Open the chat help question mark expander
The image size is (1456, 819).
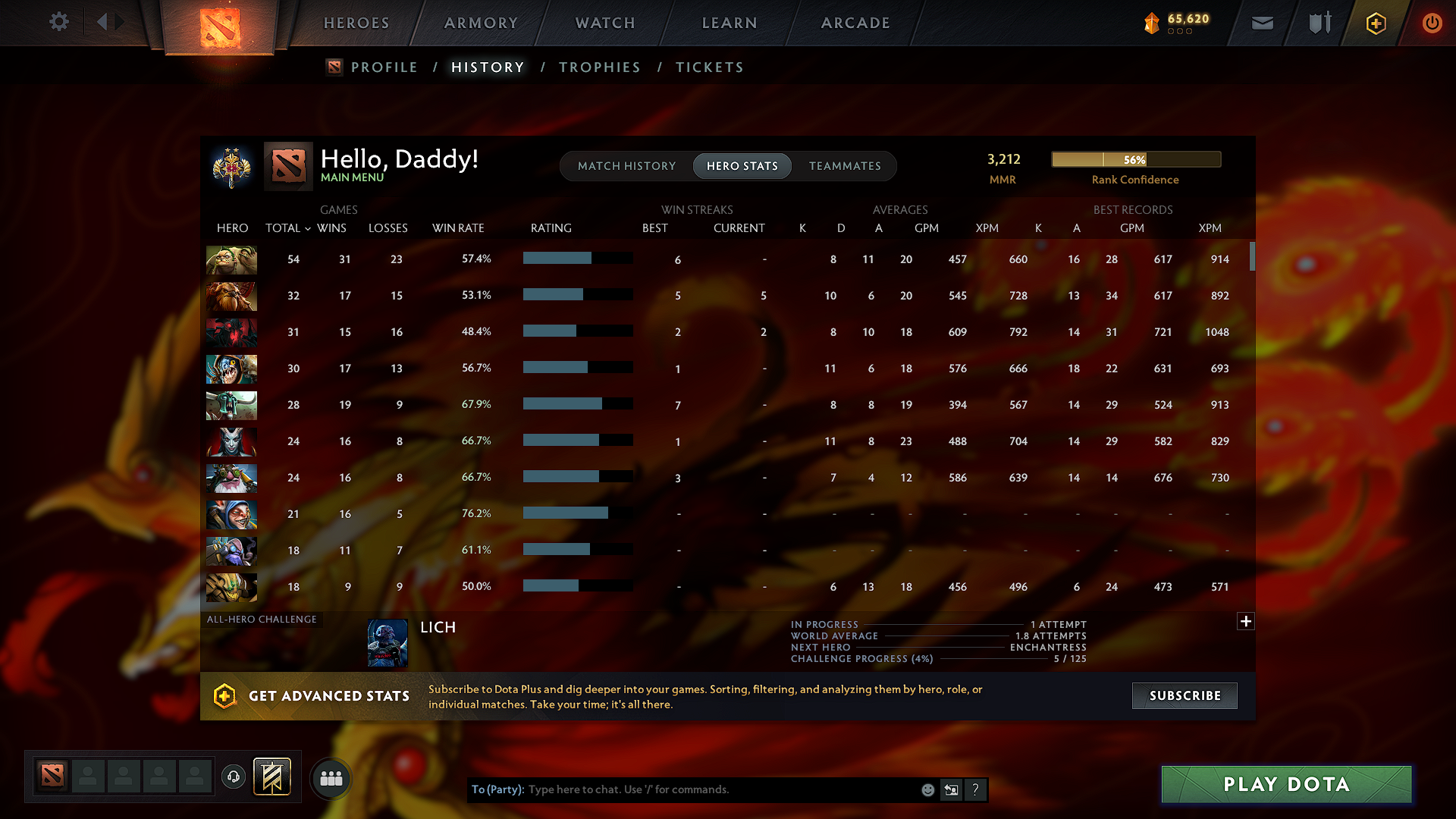975,789
